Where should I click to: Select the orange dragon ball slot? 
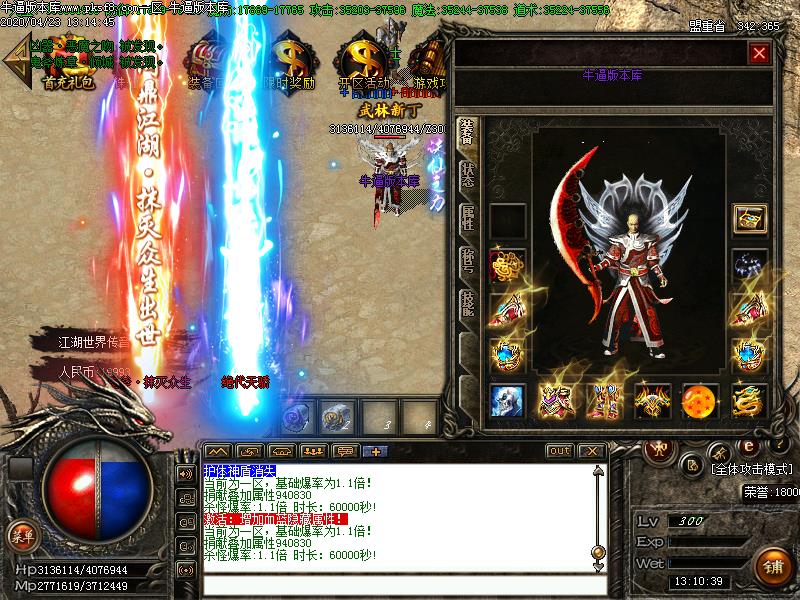[700, 400]
